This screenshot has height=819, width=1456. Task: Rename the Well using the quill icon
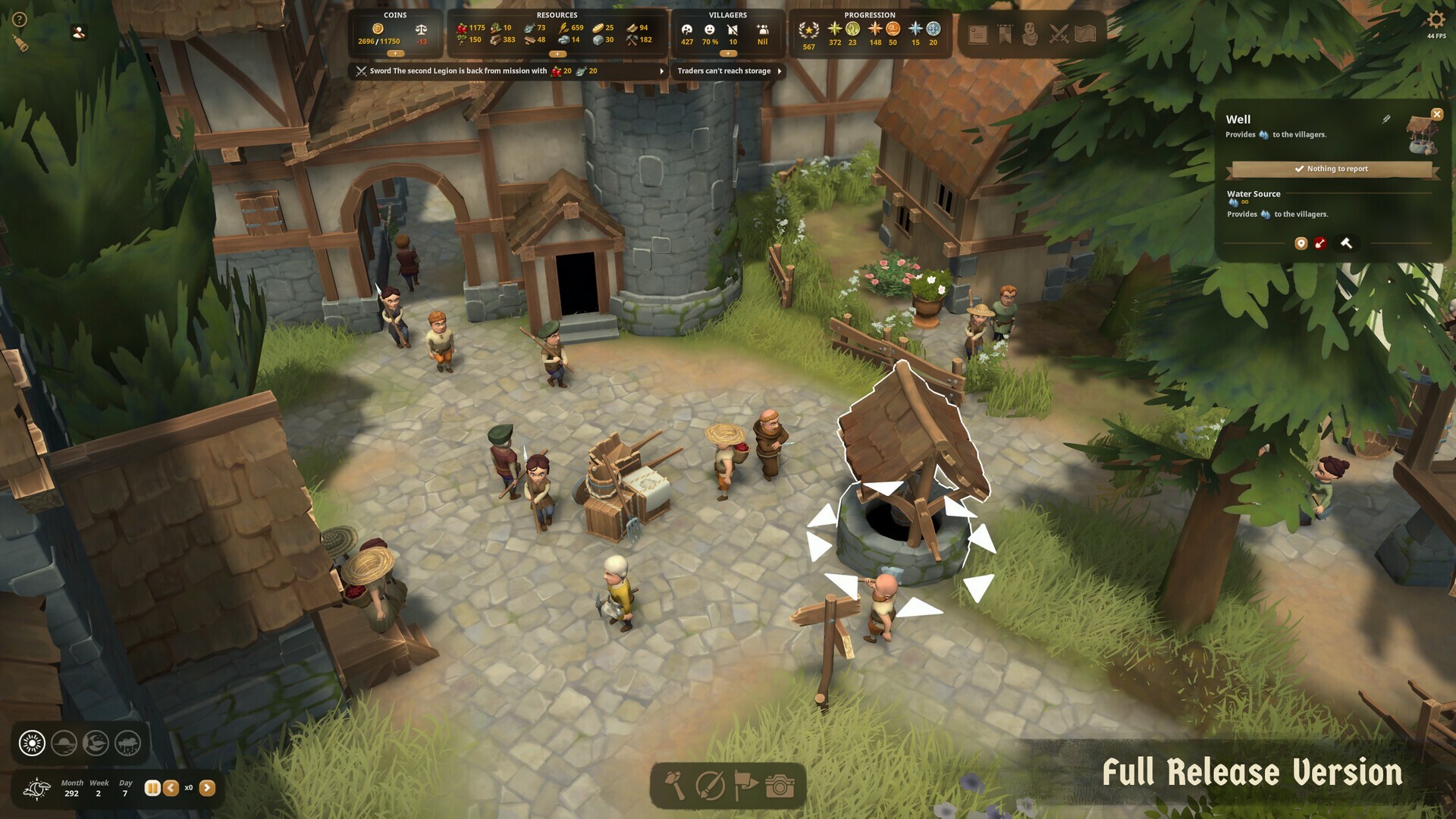pos(1386,118)
